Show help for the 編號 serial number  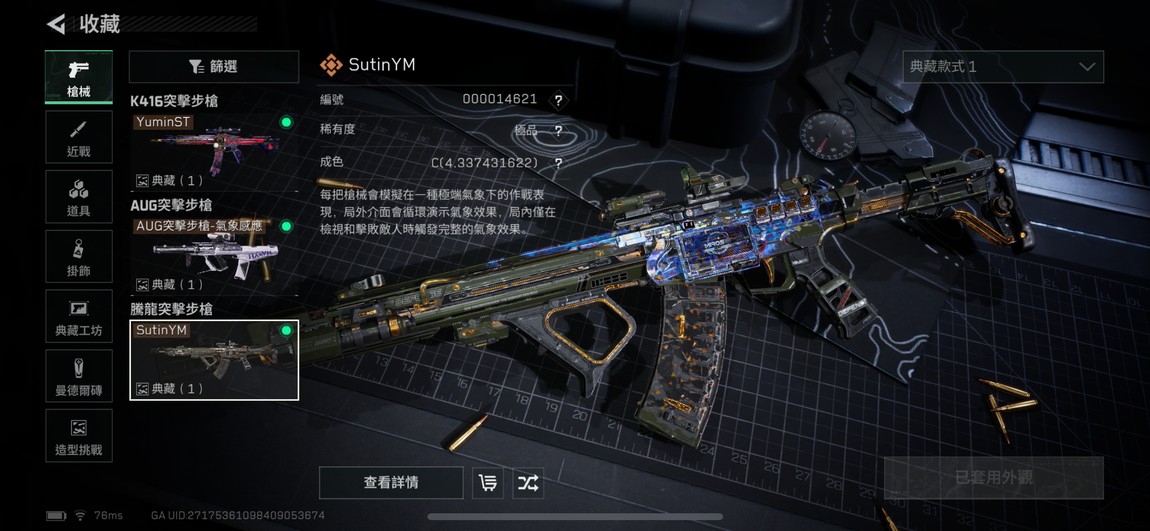558,100
